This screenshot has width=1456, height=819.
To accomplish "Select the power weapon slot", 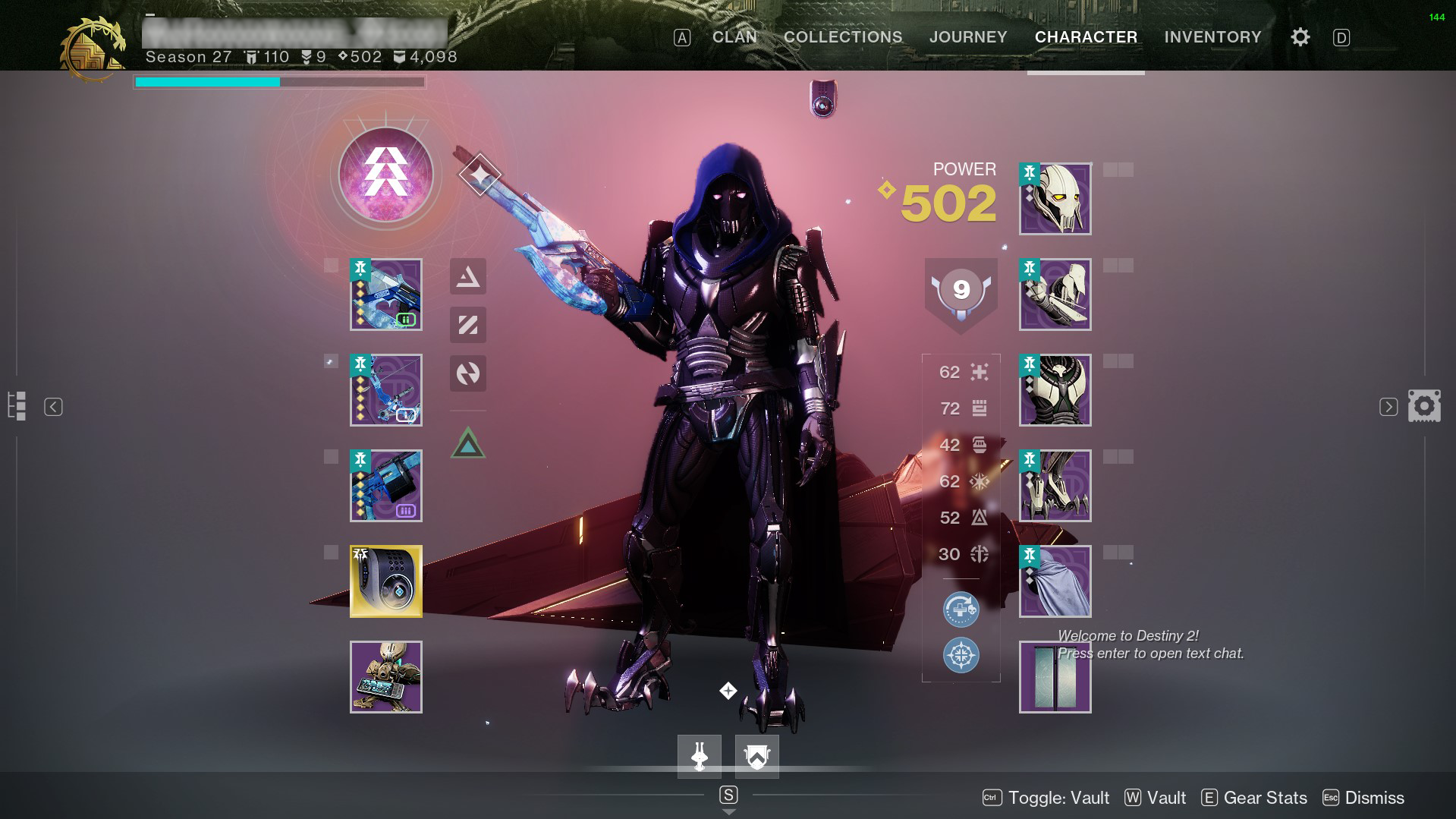I will tap(385, 486).
